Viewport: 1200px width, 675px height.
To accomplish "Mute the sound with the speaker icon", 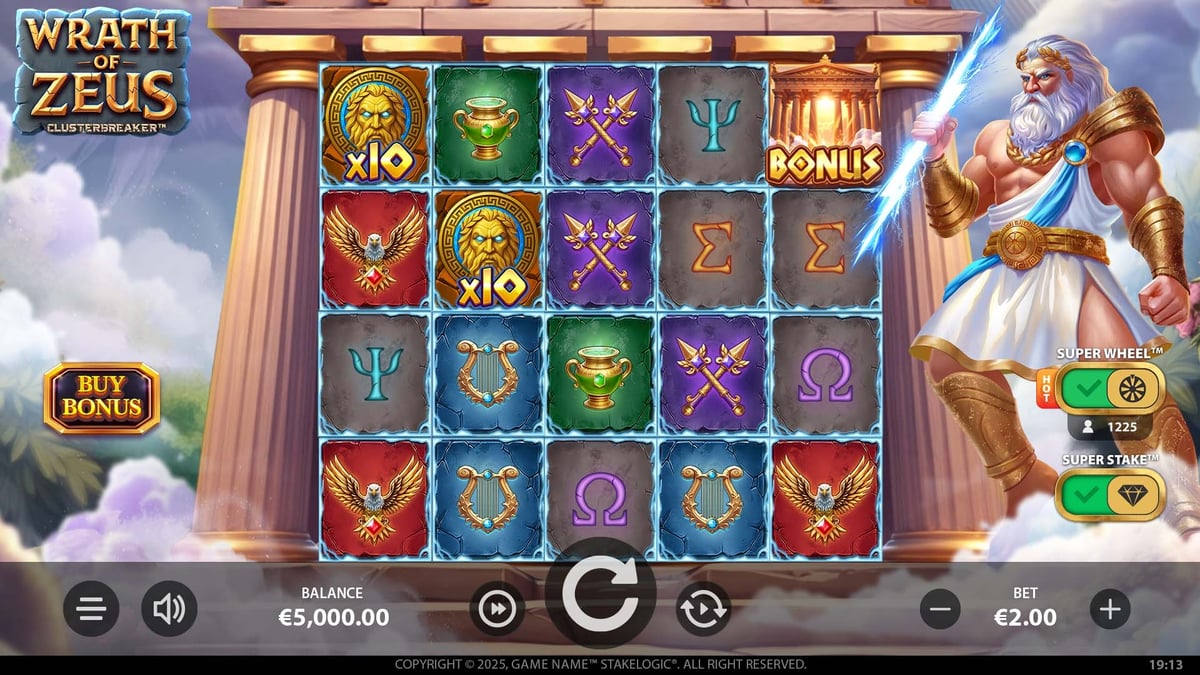I will point(169,609).
